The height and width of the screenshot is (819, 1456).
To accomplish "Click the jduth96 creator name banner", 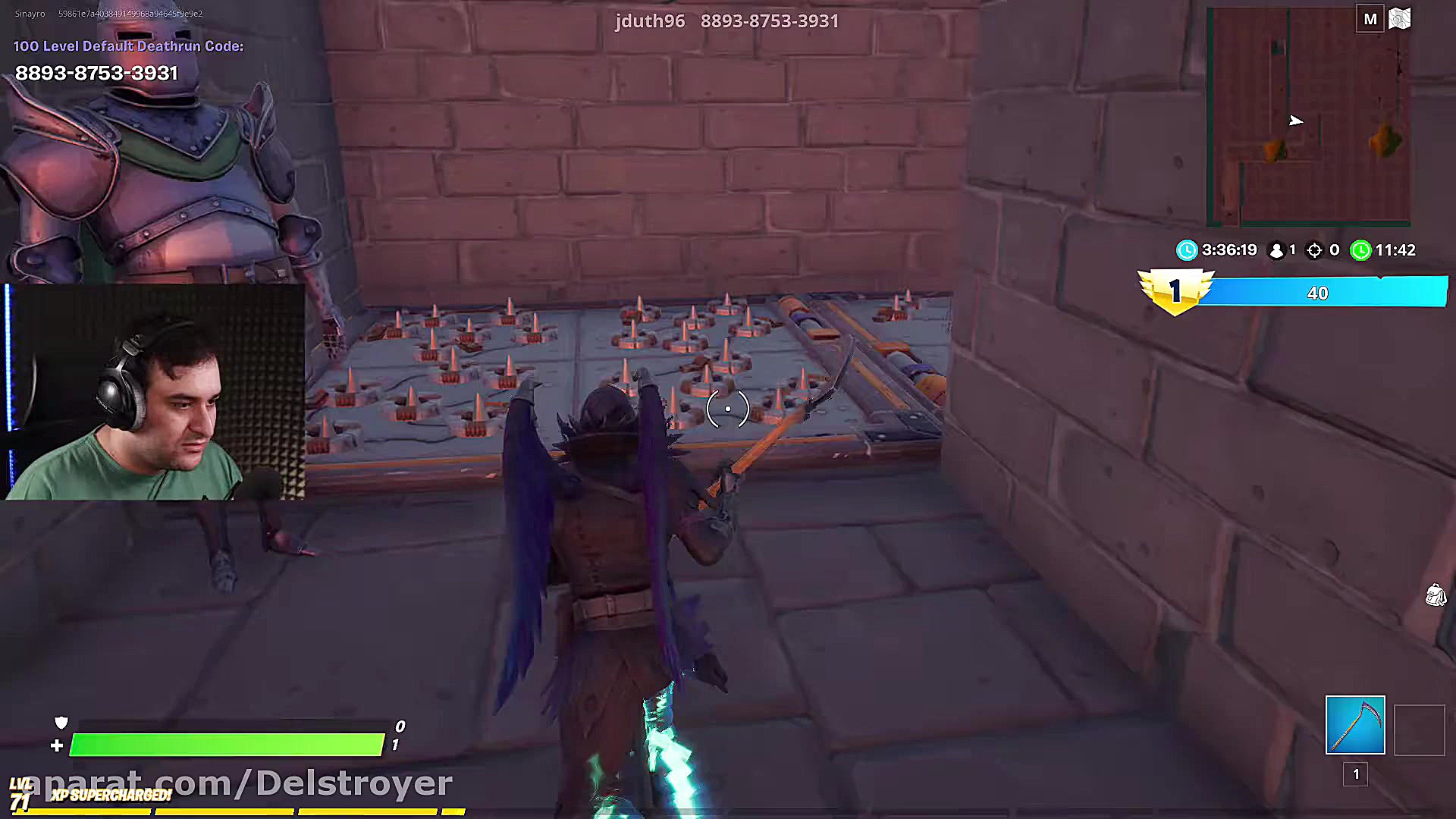I will pos(650,21).
